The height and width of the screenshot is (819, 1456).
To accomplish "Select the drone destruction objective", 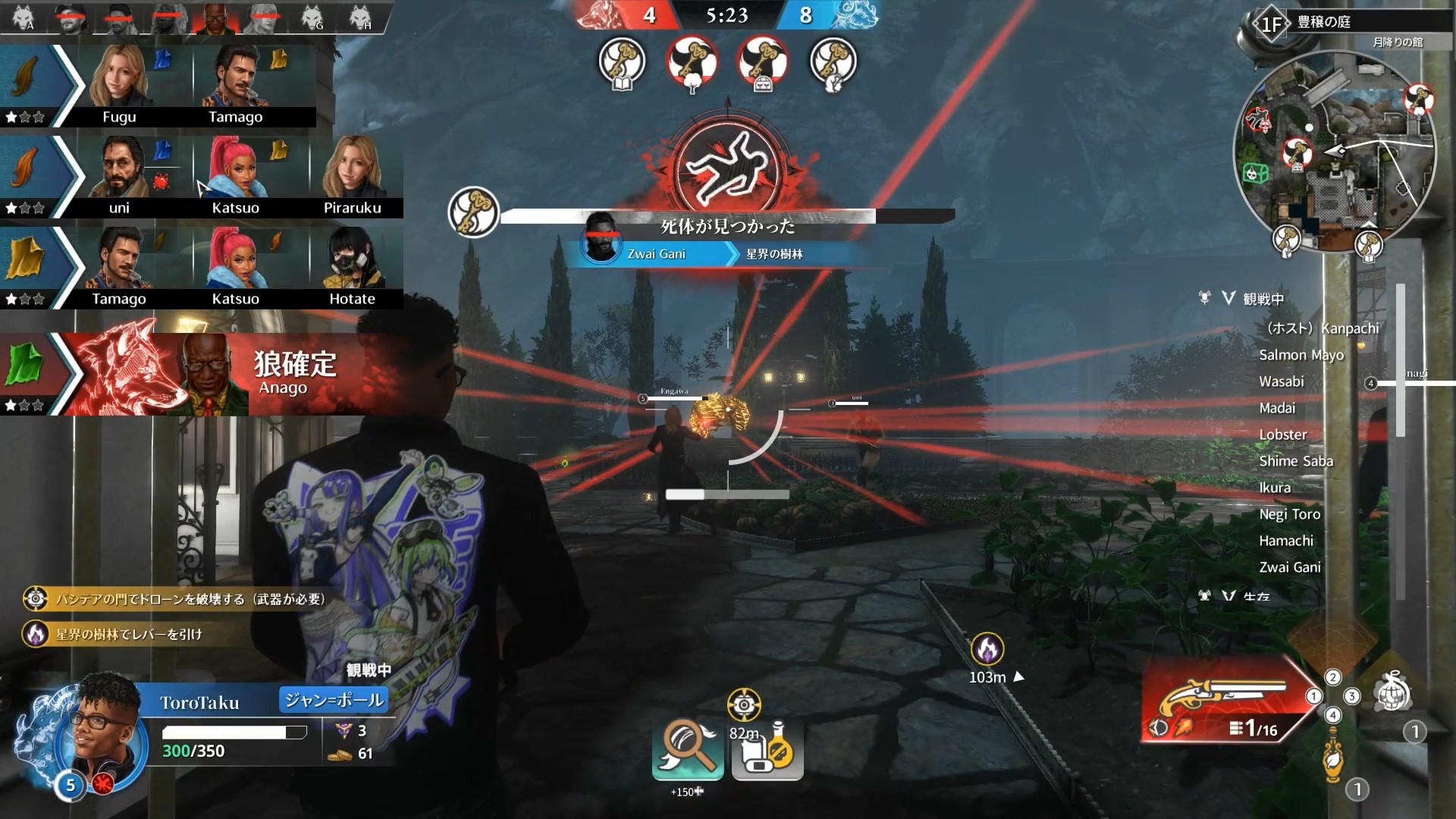I will (182, 599).
